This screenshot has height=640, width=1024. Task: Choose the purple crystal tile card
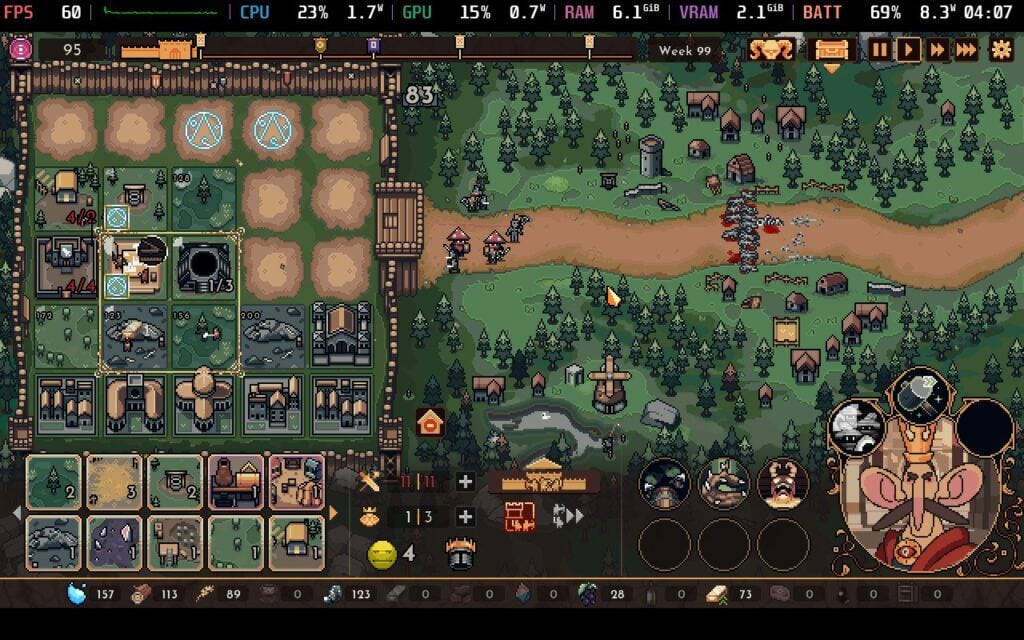(114, 542)
